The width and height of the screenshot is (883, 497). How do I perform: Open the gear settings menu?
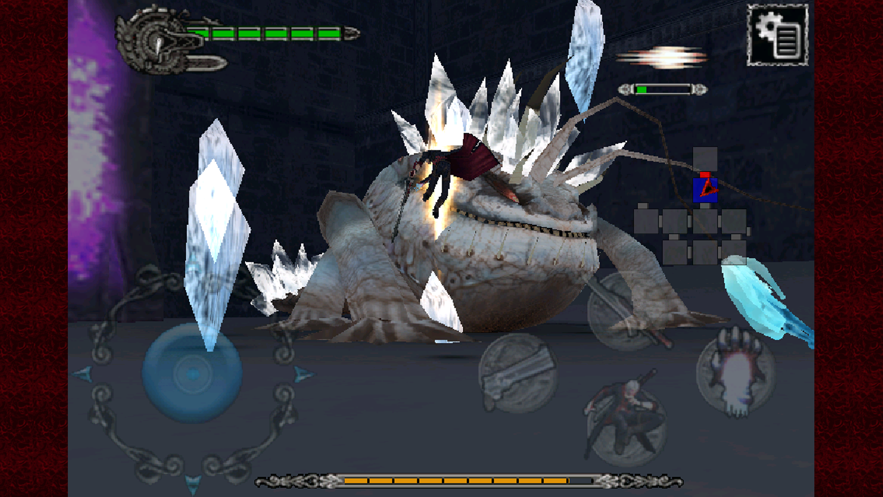778,34
